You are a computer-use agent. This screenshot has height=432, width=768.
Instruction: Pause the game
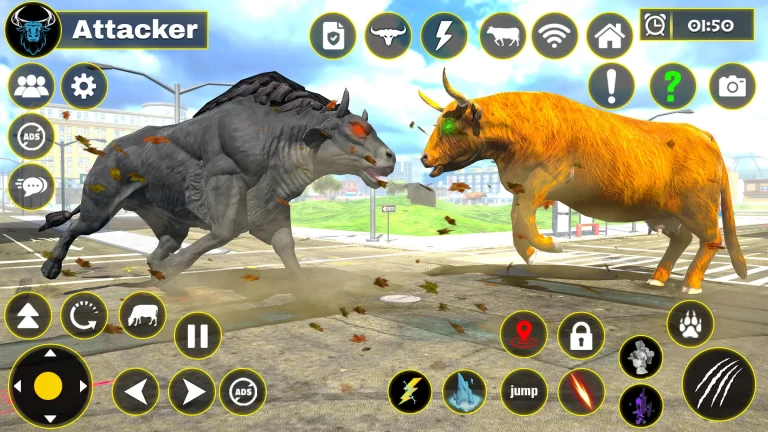(198, 336)
